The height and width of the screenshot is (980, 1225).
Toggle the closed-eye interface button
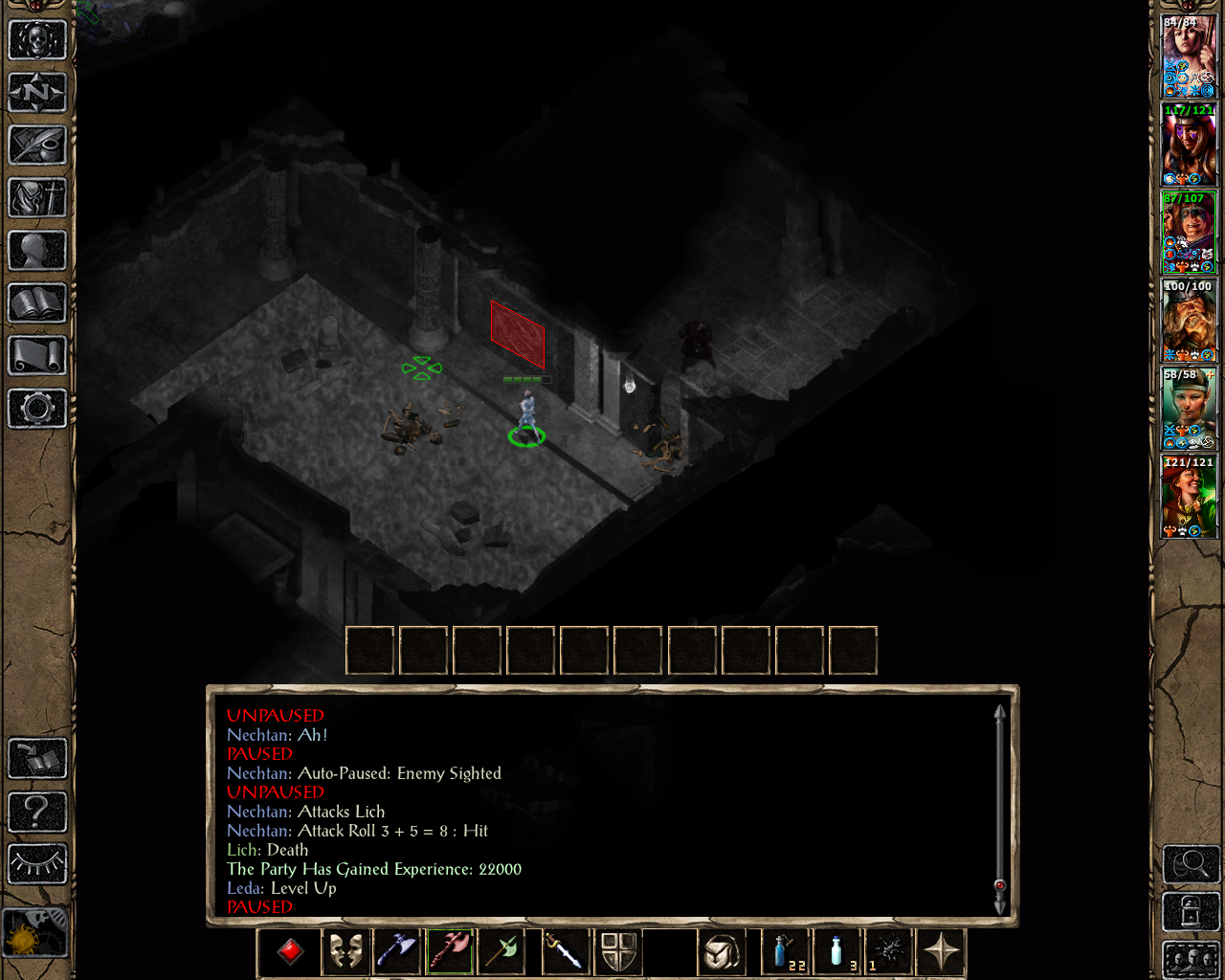37,864
